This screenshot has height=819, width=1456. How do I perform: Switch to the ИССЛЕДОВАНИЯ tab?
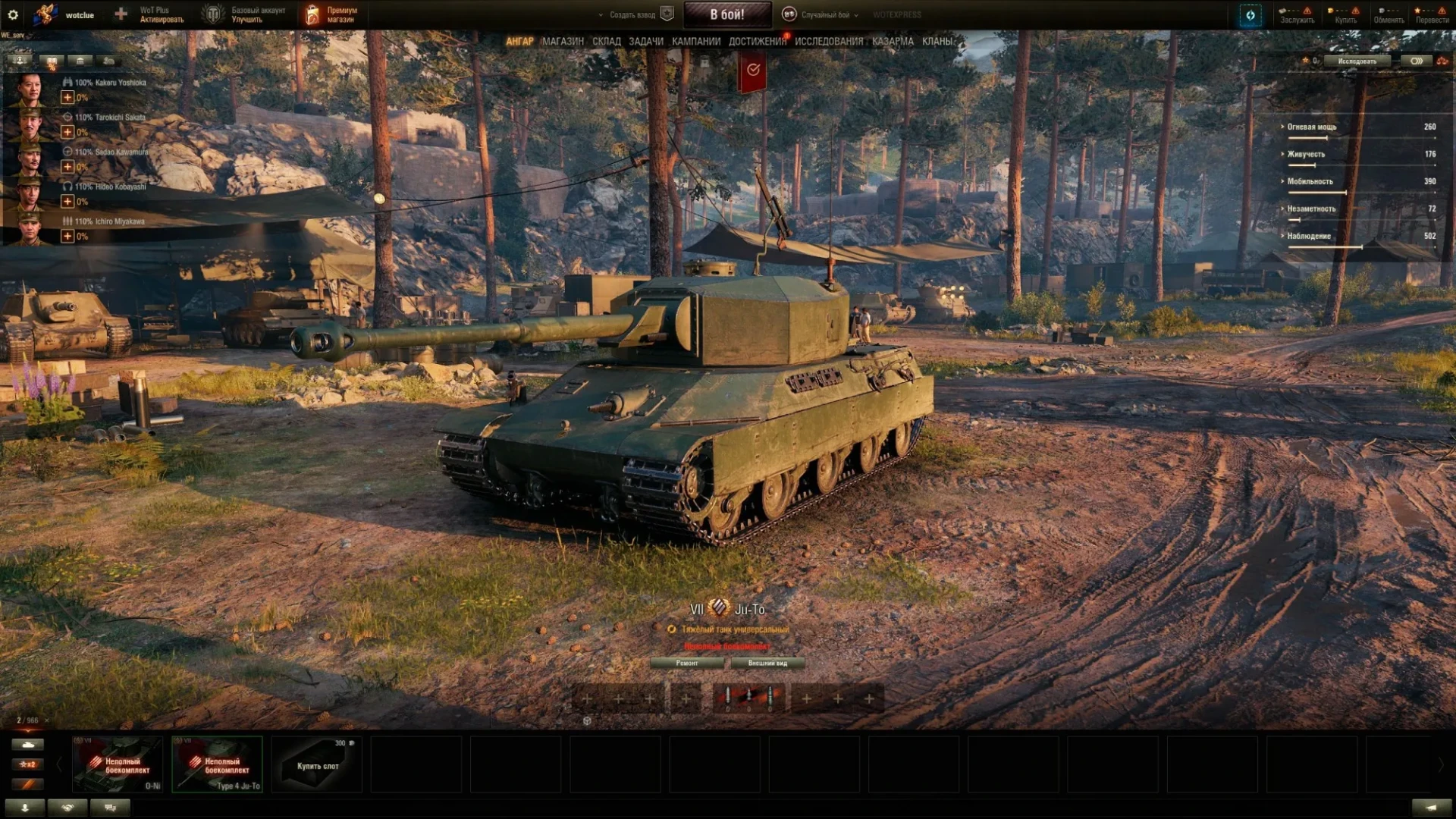click(x=829, y=42)
